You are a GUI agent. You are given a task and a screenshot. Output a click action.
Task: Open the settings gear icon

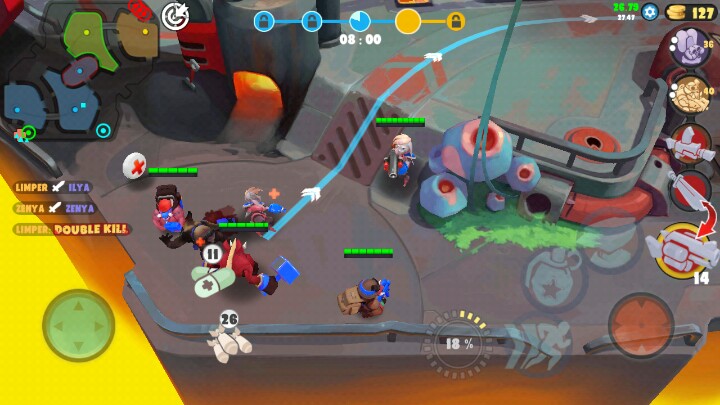click(650, 12)
